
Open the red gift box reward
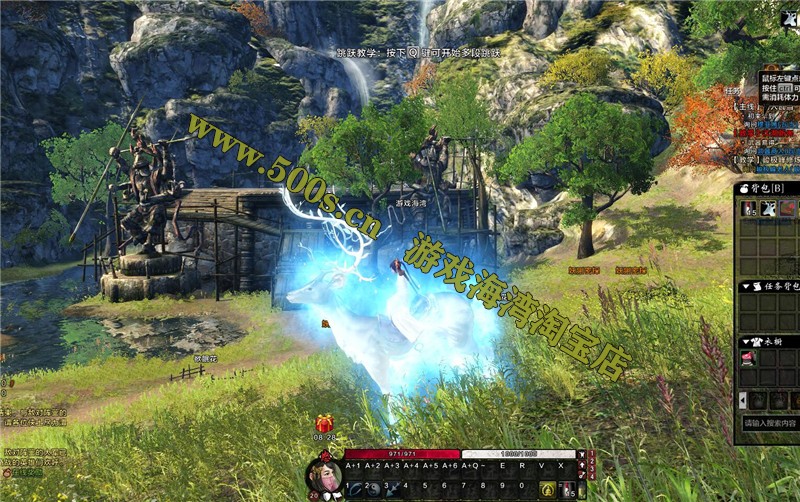pyautogui.click(x=323, y=424)
